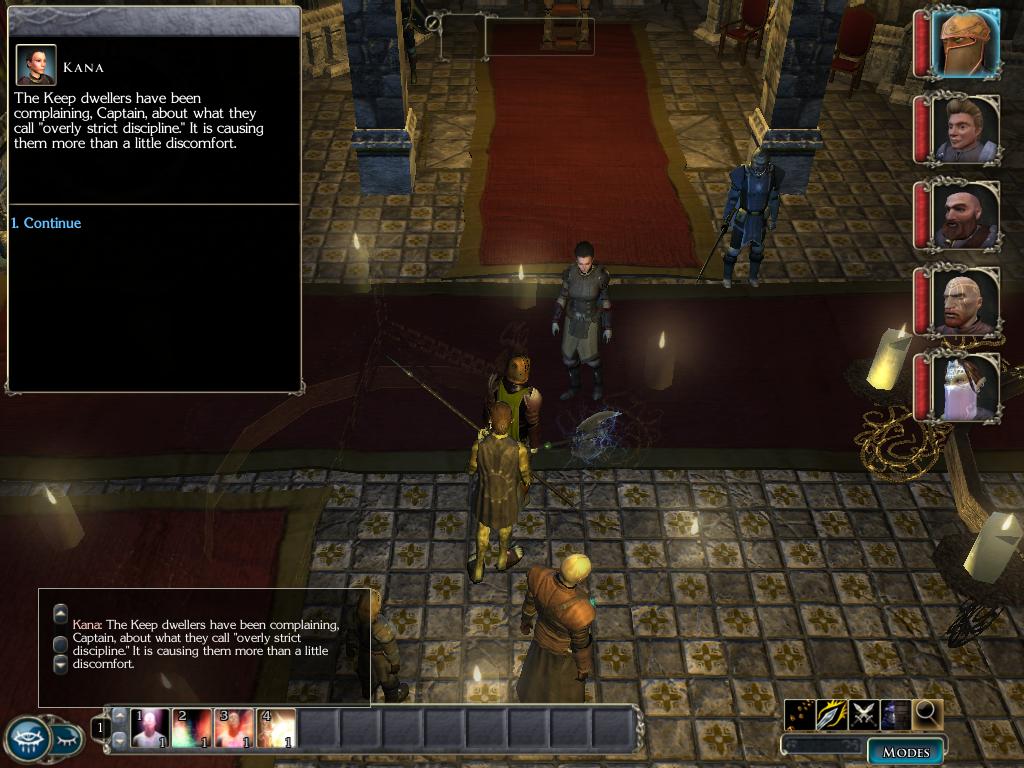Select the white-haired companion portrait
This screenshot has width=1024, height=768.
point(966,387)
